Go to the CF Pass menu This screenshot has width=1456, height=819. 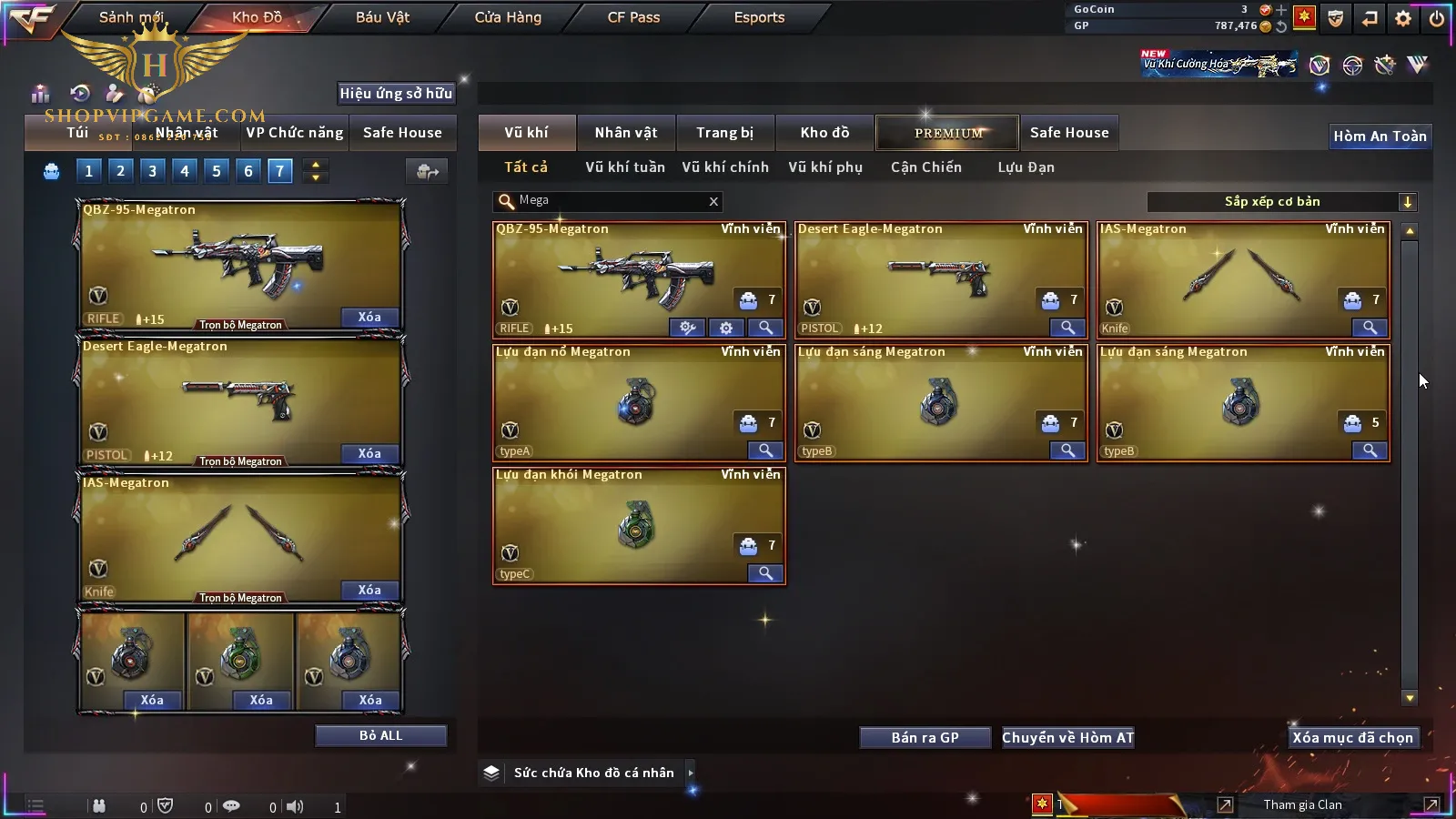pyautogui.click(x=633, y=17)
